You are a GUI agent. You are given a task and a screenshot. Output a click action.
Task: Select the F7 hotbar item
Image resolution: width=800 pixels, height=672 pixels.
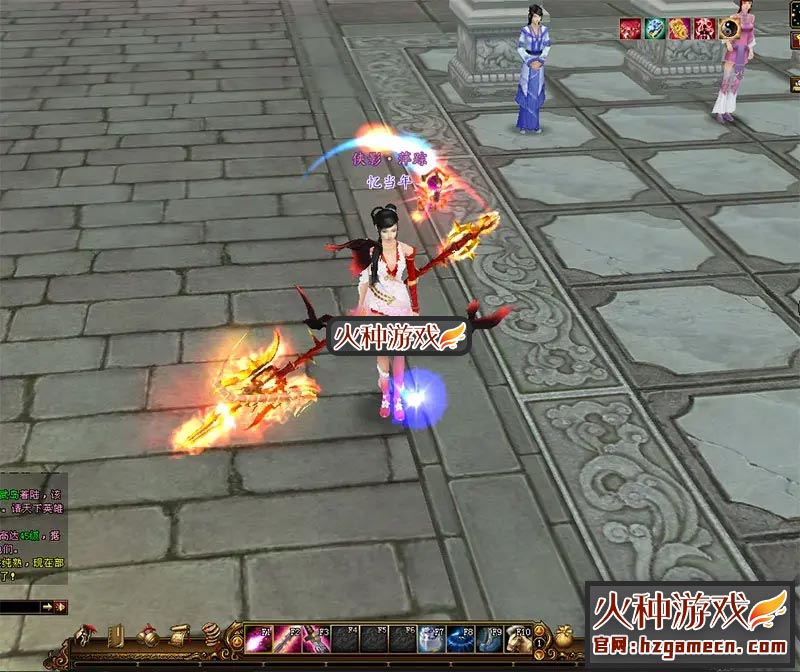tap(432, 638)
